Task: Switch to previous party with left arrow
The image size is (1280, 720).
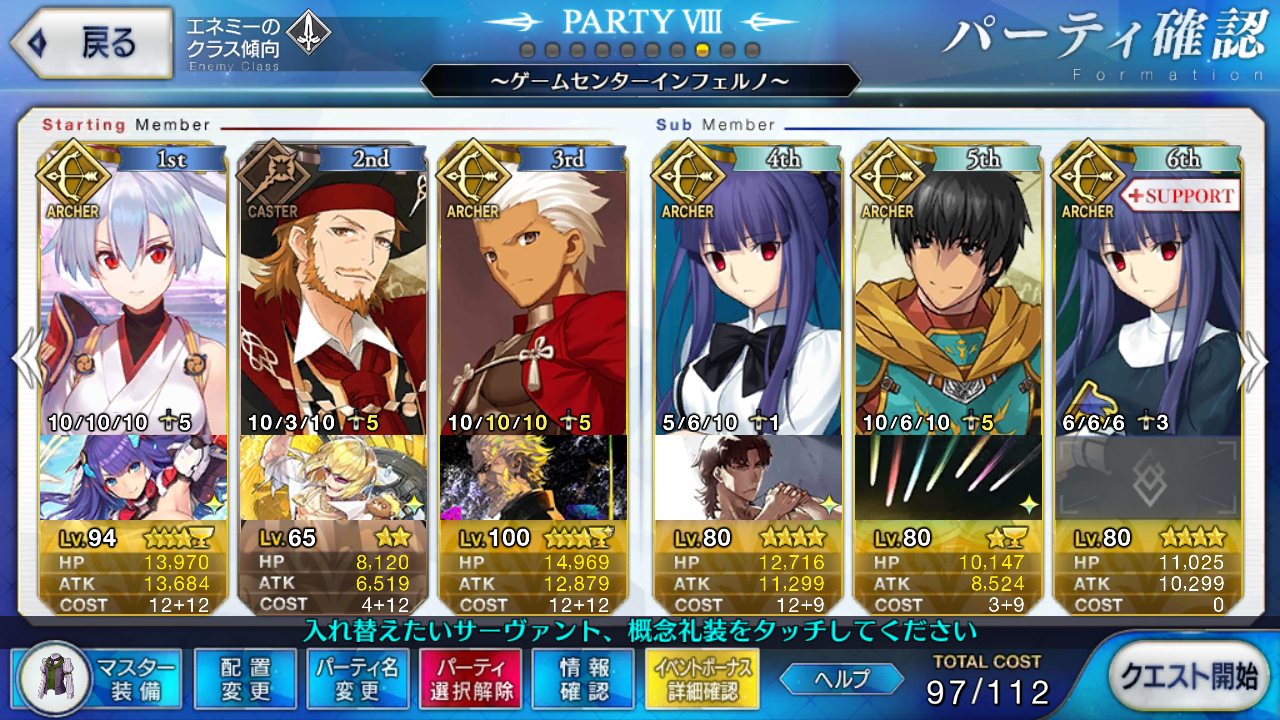Action: tap(24, 360)
